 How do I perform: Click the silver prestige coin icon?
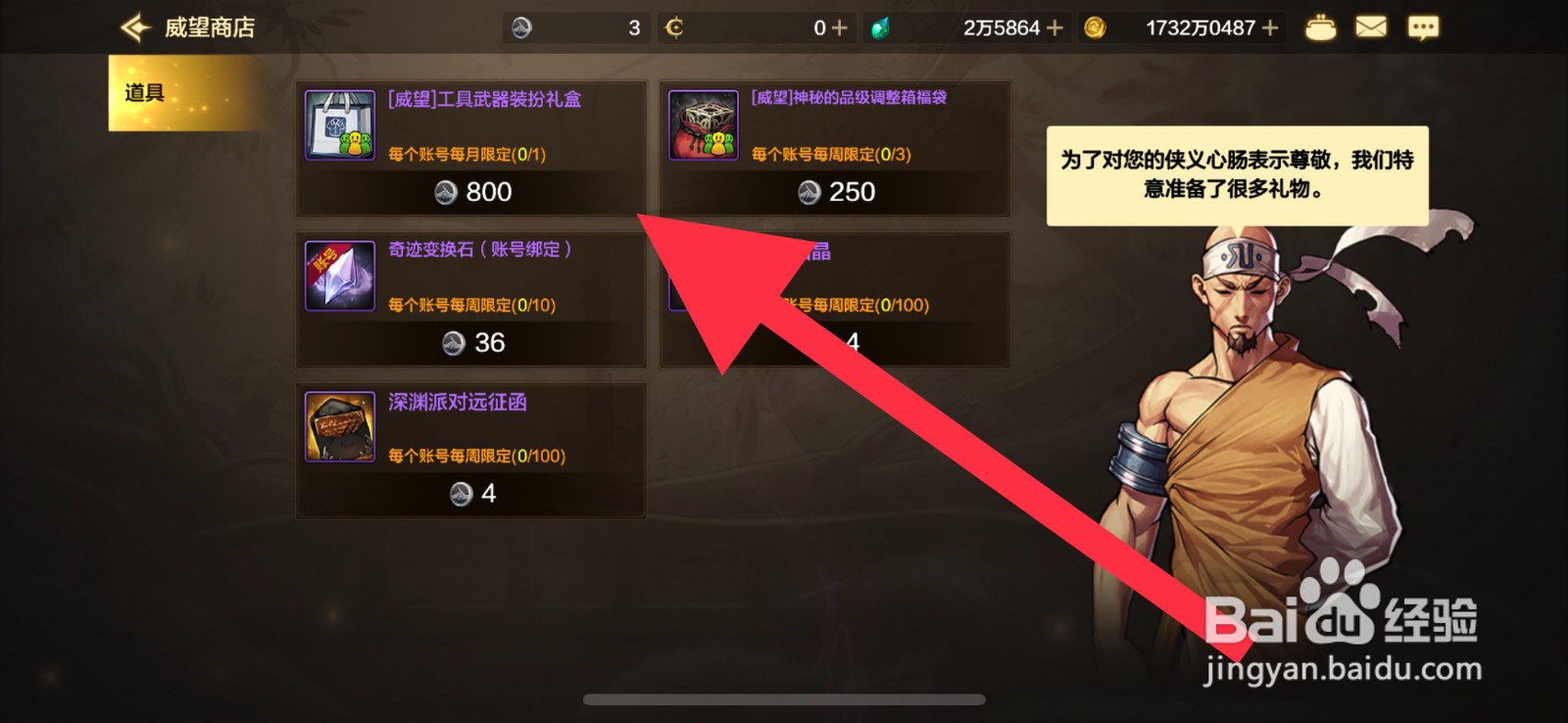coord(519,26)
